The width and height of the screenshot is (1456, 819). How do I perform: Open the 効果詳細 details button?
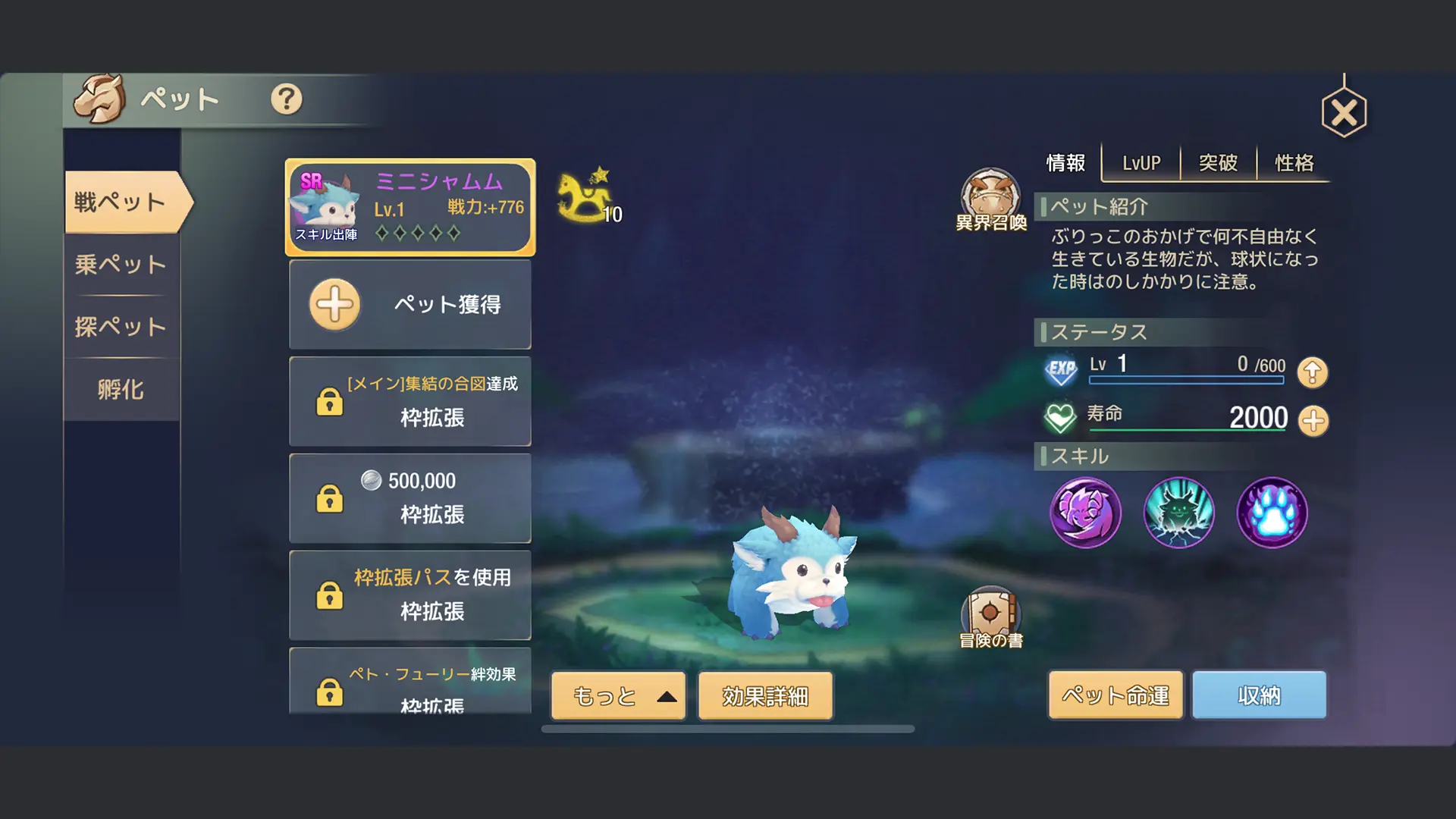pyautogui.click(x=764, y=695)
